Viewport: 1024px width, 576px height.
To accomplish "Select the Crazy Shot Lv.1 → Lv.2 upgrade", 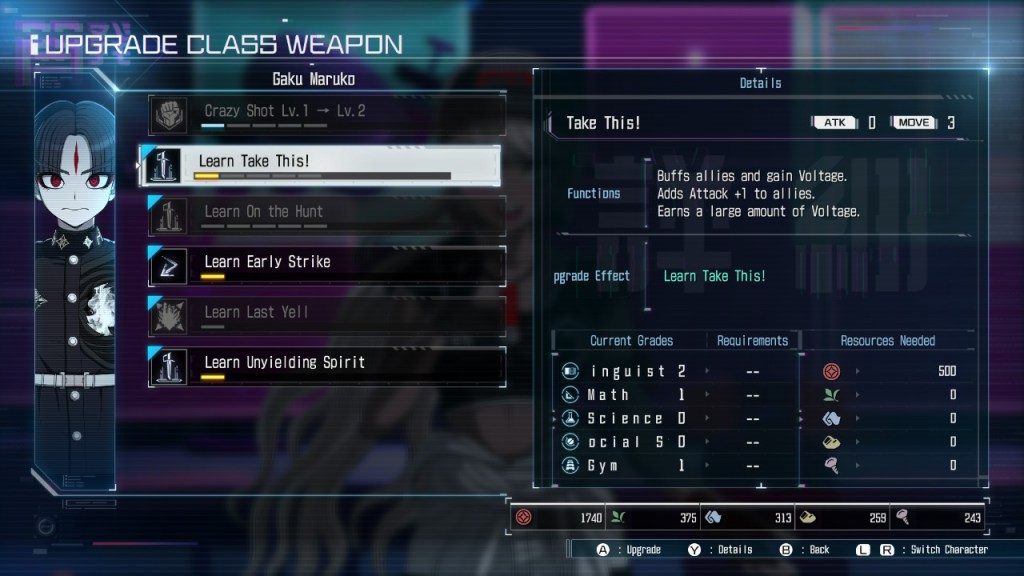I will click(x=326, y=115).
